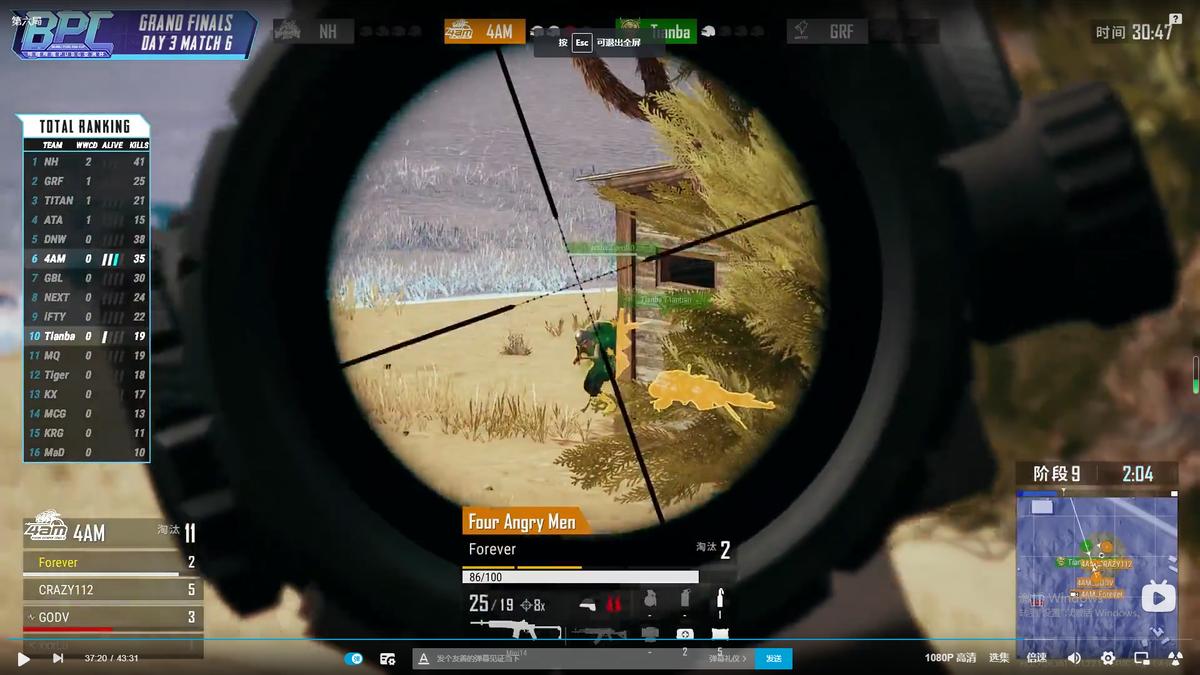Click the 4AM row in Total Ranking
This screenshot has width=1200, height=675.
[x=87, y=259]
